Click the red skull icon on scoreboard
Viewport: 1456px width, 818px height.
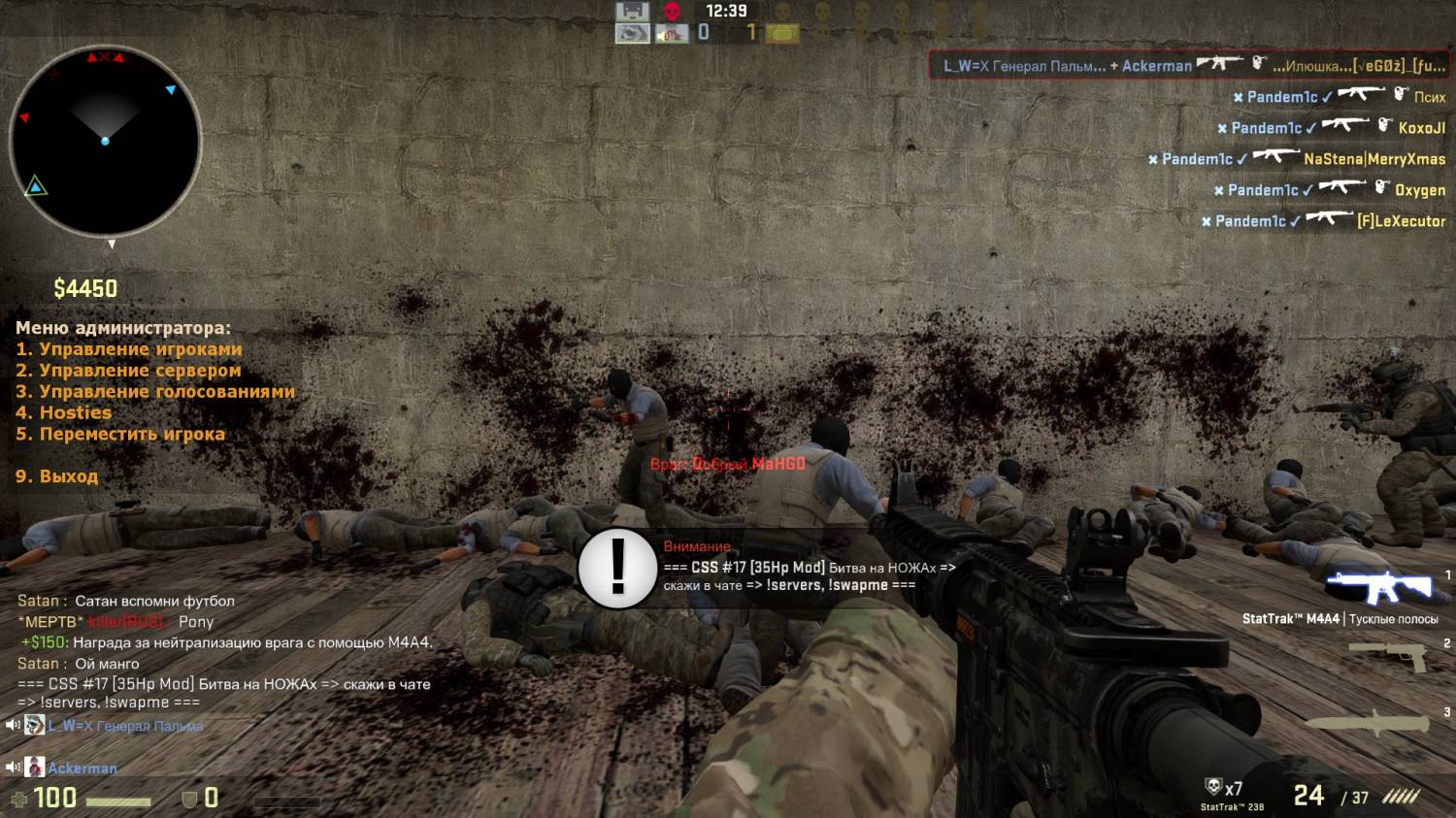click(671, 12)
